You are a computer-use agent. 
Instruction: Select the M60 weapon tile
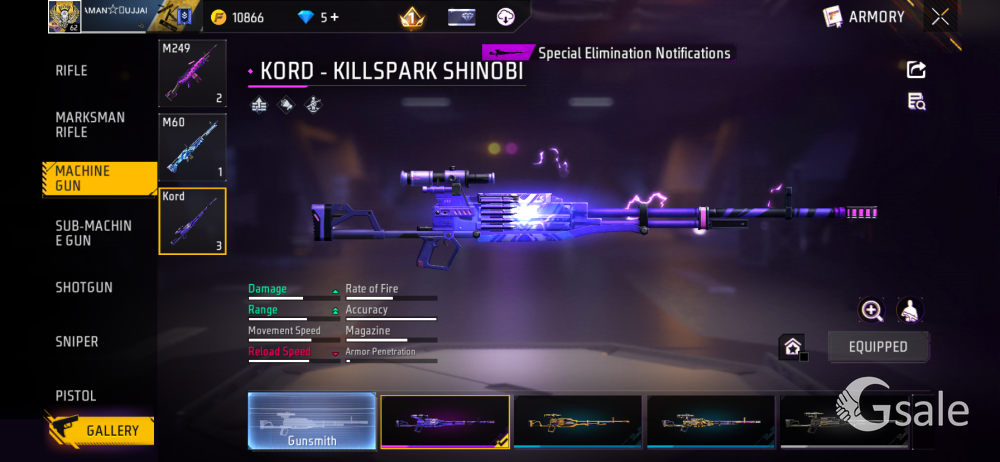[x=192, y=147]
